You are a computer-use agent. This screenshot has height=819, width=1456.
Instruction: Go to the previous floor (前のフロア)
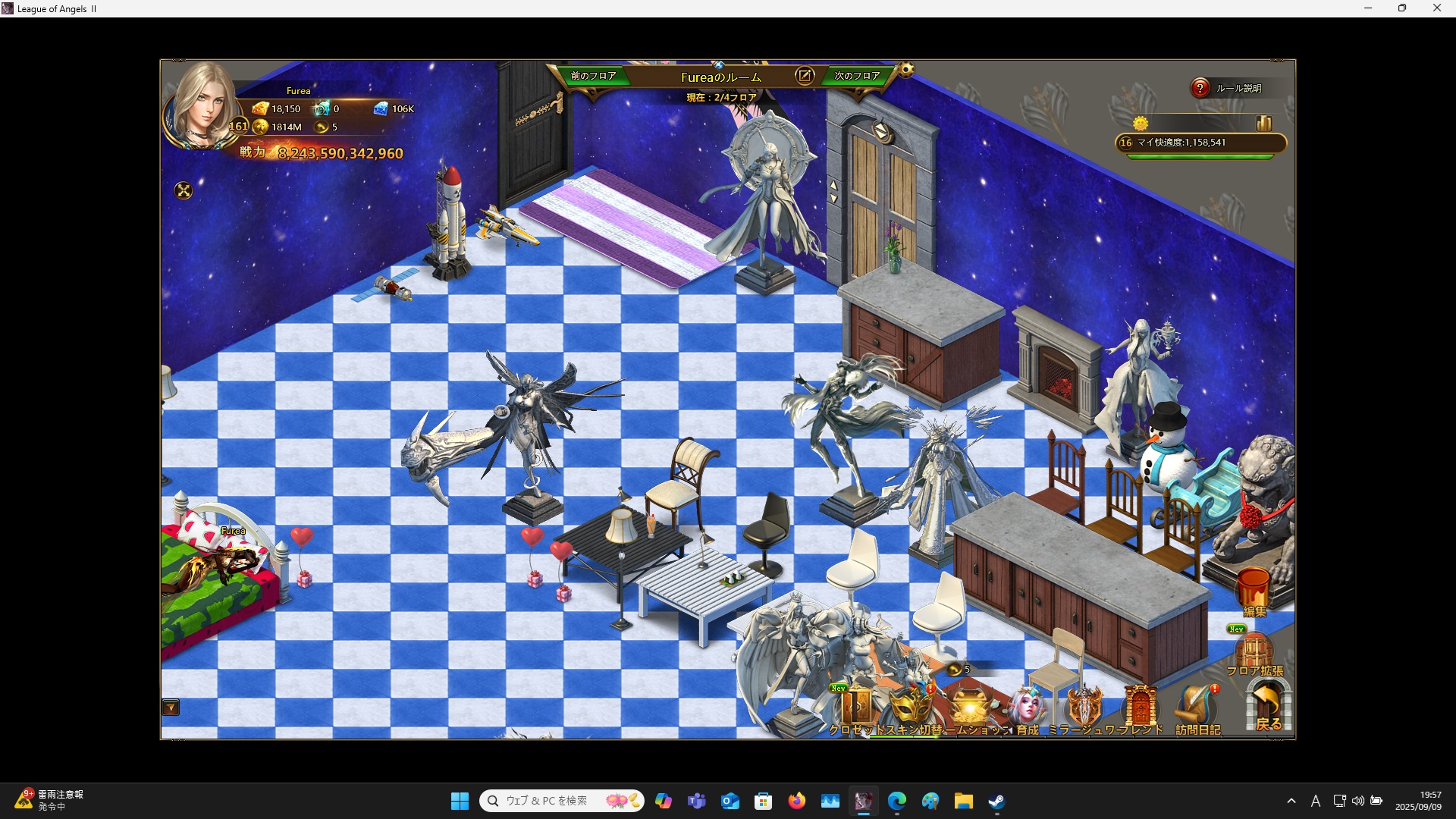click(x=593, y=76)
